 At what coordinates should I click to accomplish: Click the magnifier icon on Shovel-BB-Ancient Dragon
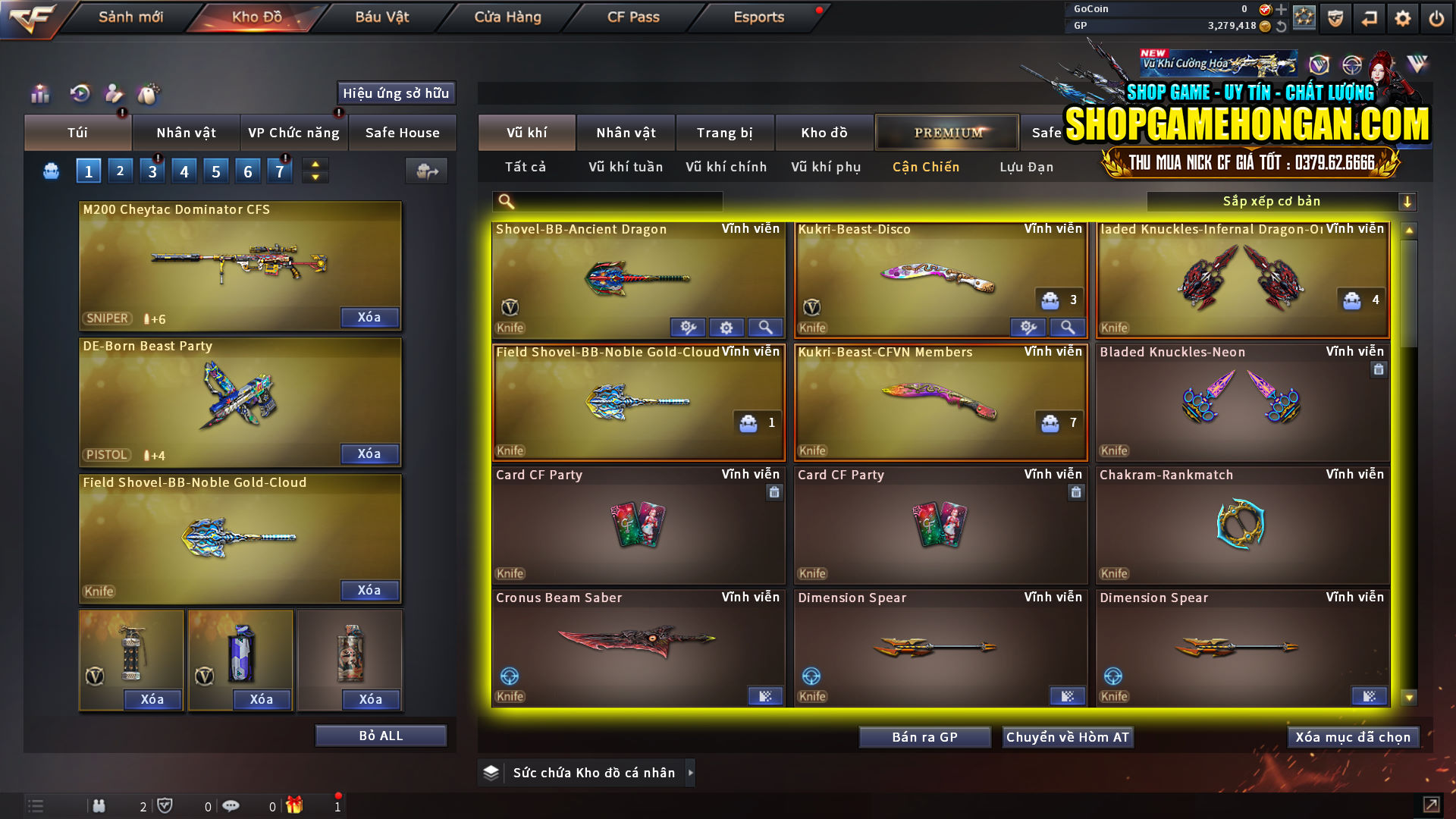coord(766,327)
